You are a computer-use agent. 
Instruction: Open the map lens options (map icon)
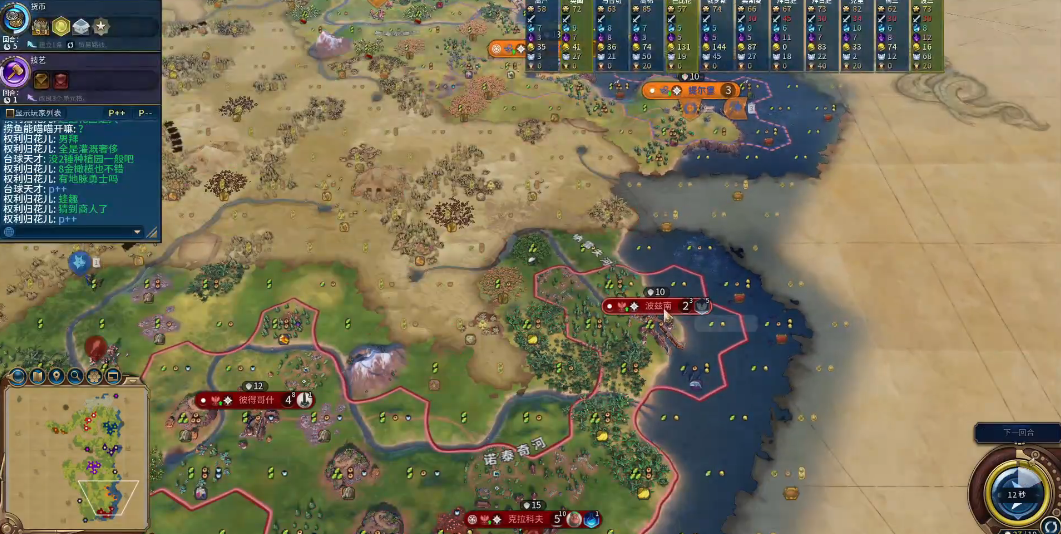[38, 376]
